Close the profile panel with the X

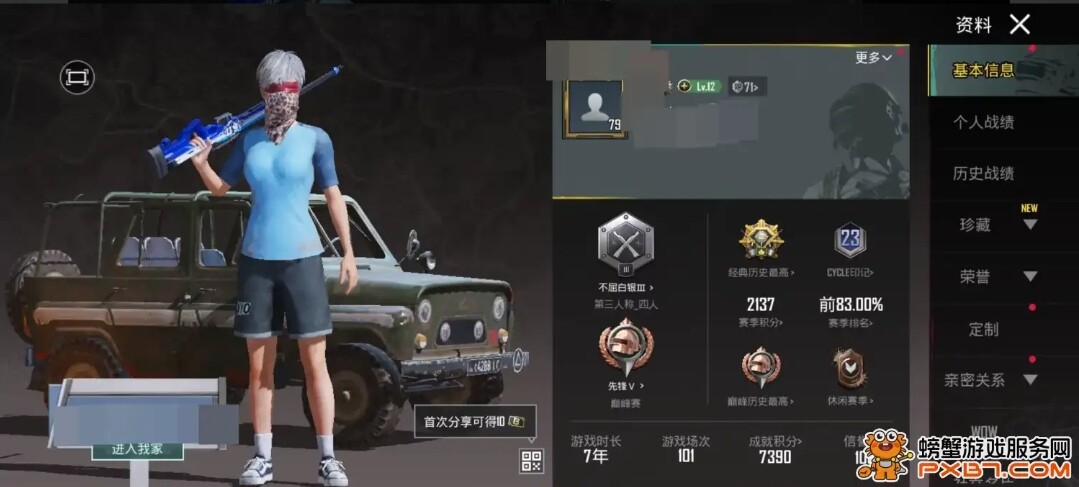tap(1019, 25)
